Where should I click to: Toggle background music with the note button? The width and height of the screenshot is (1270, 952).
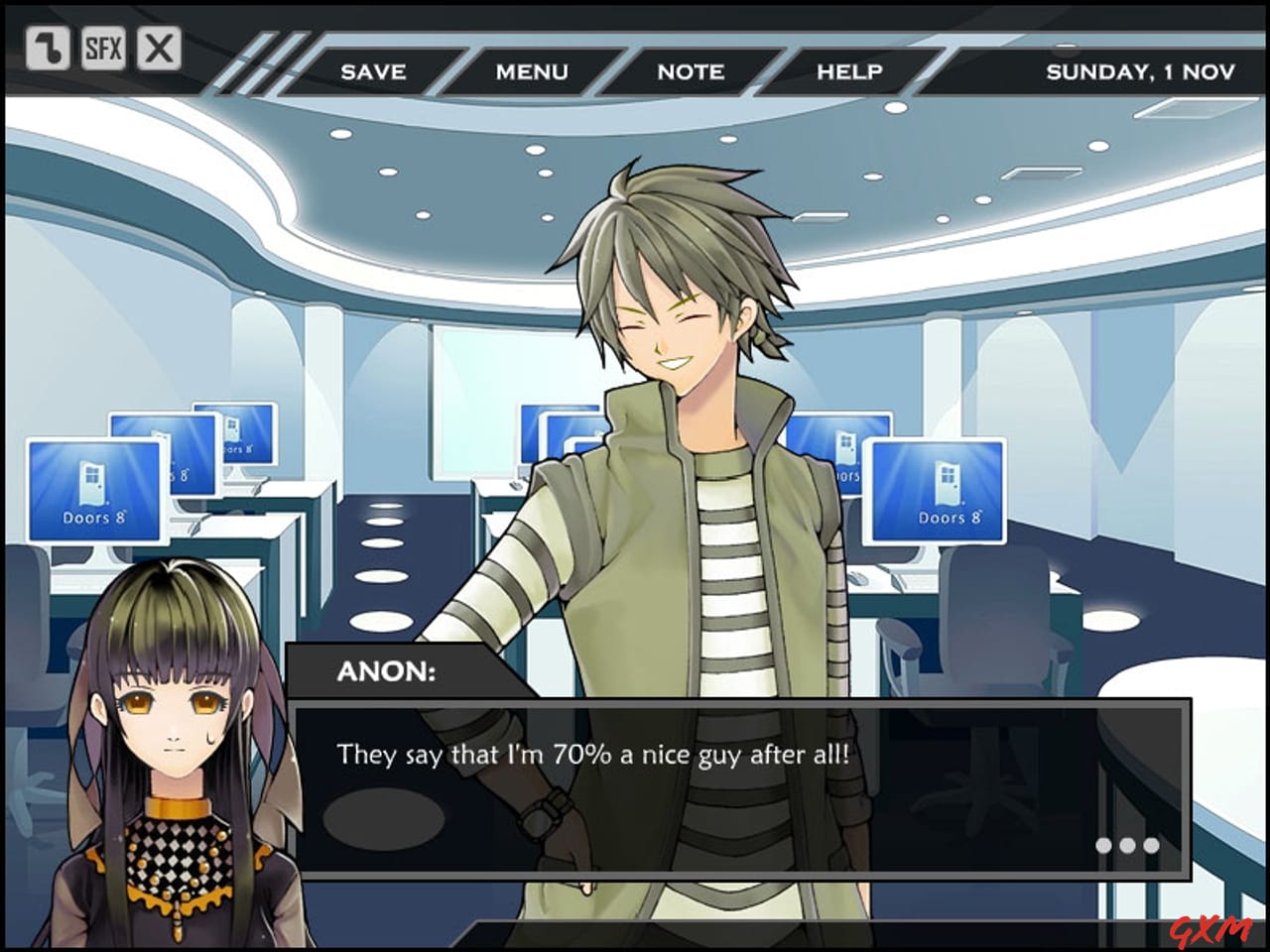(x=48, y=48)
